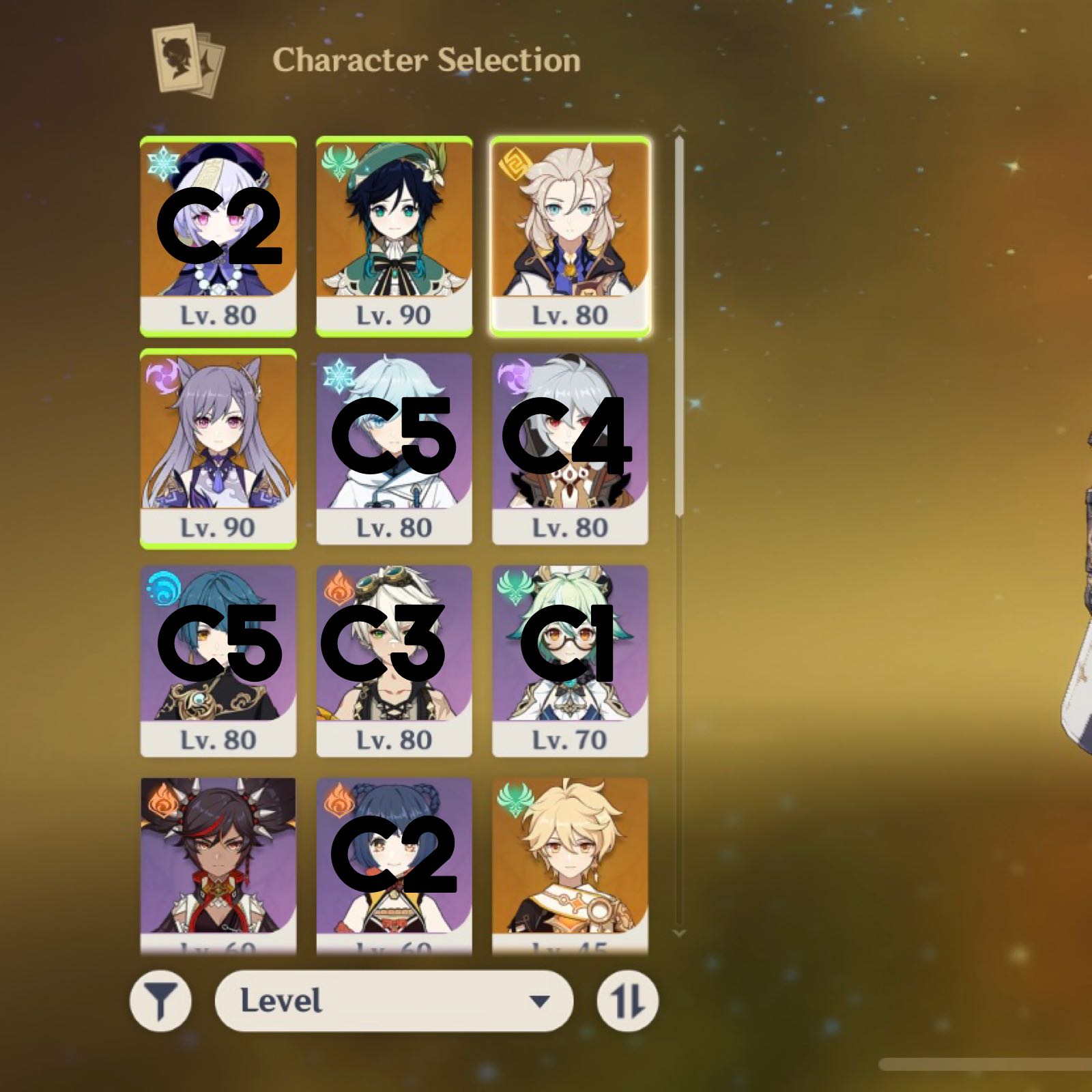Select Sucrose at Lv. 70
Viewport: 1092px width, 1092px height.
[x=570, y=660]
